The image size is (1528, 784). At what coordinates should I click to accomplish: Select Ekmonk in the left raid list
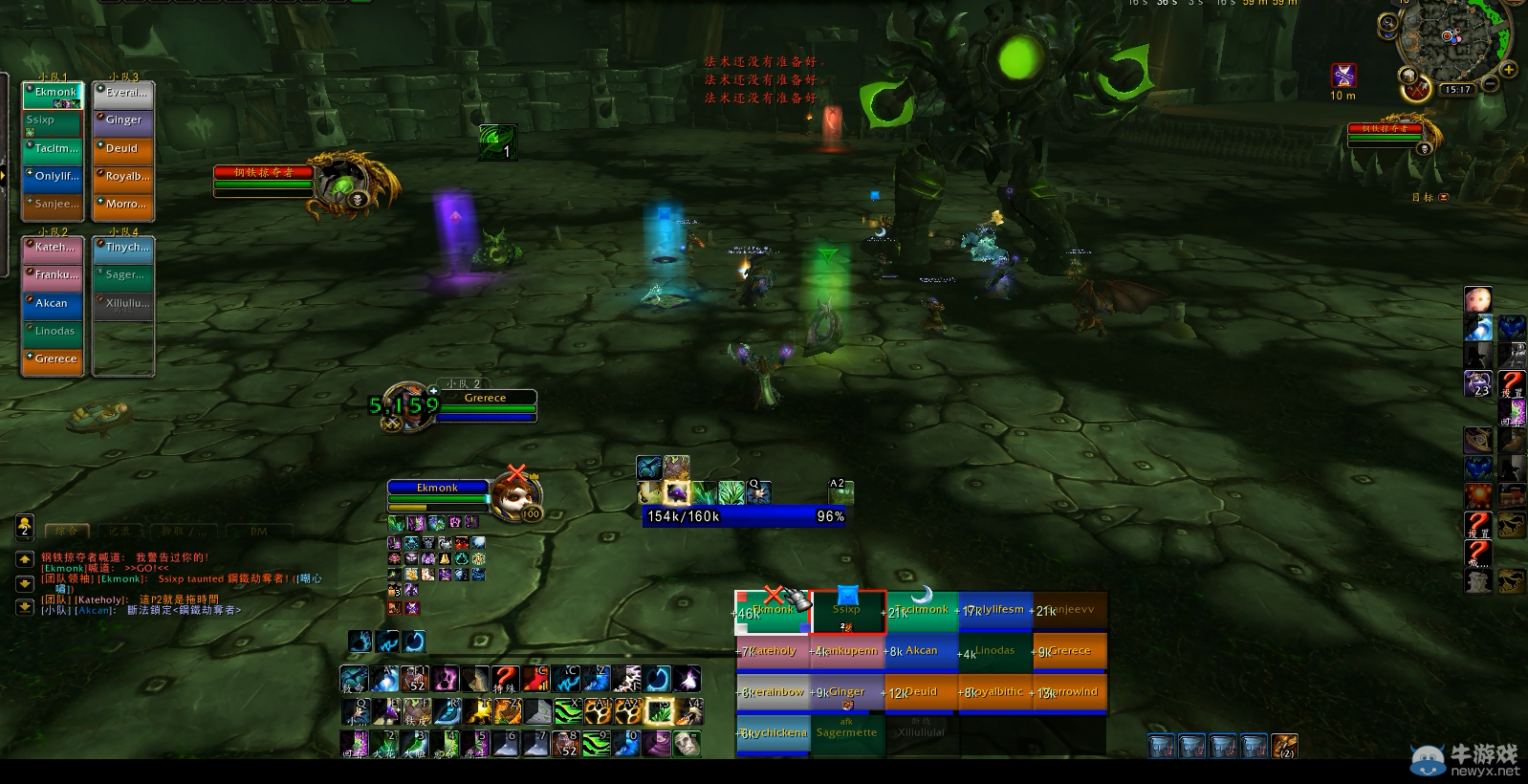(54, 93)
